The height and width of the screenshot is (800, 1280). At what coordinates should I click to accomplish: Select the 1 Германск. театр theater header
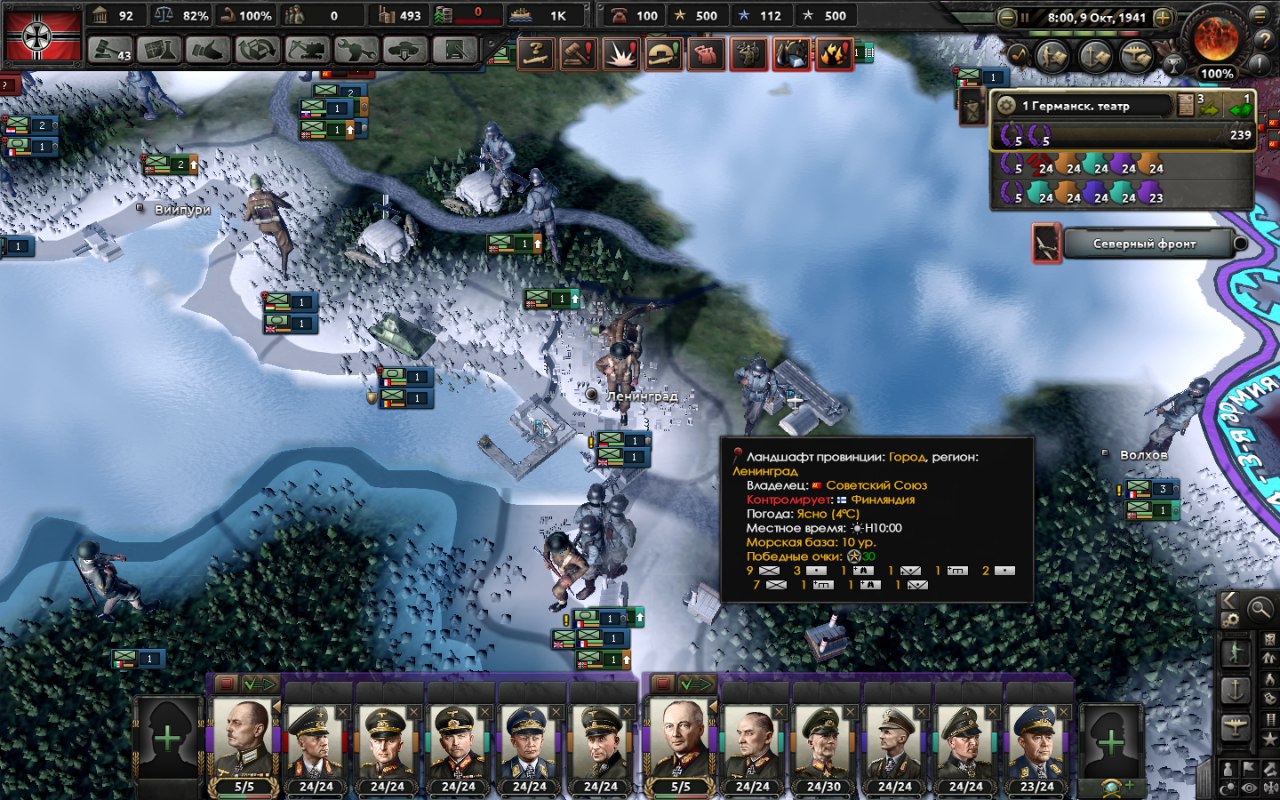point(1085,105)
